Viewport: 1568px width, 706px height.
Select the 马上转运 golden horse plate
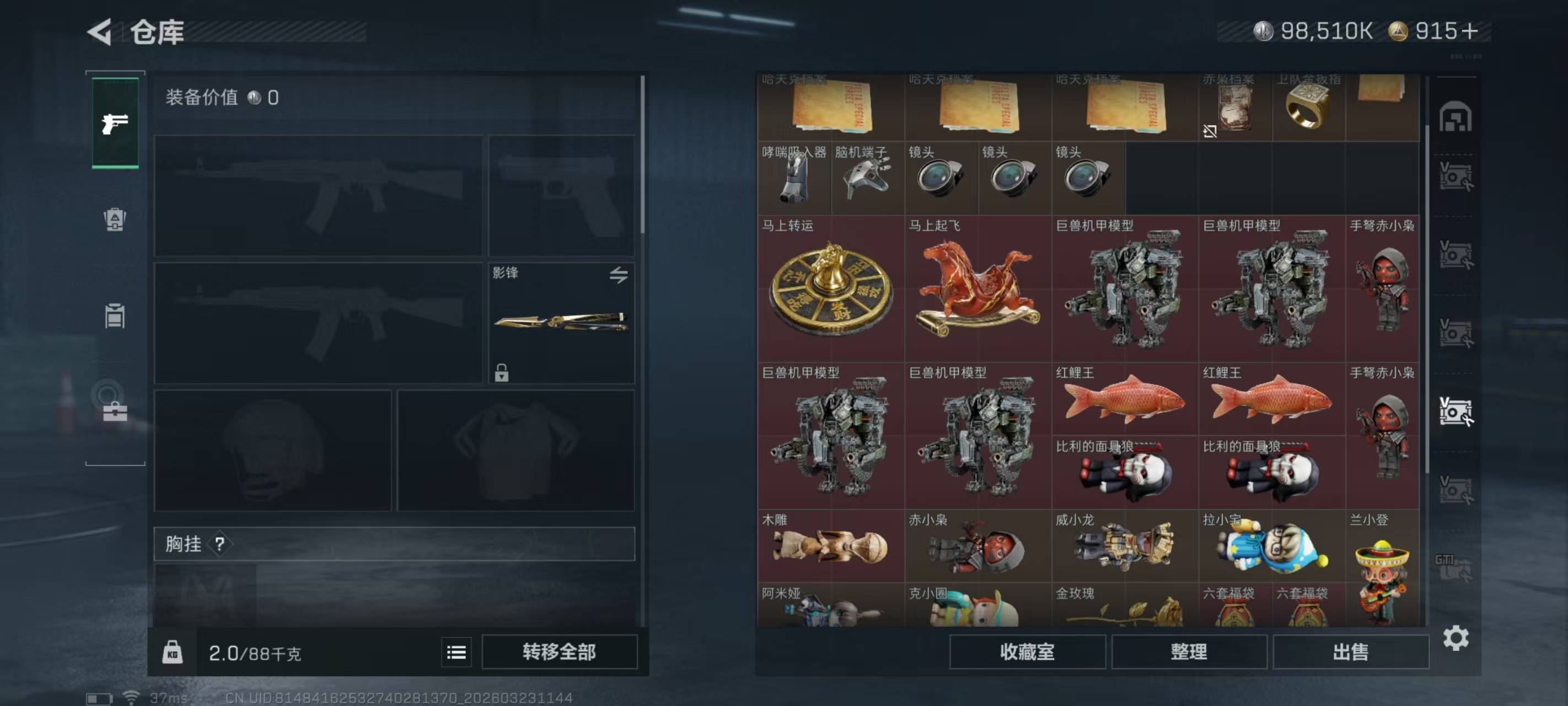pyautogui.click(x=830, y=287)
